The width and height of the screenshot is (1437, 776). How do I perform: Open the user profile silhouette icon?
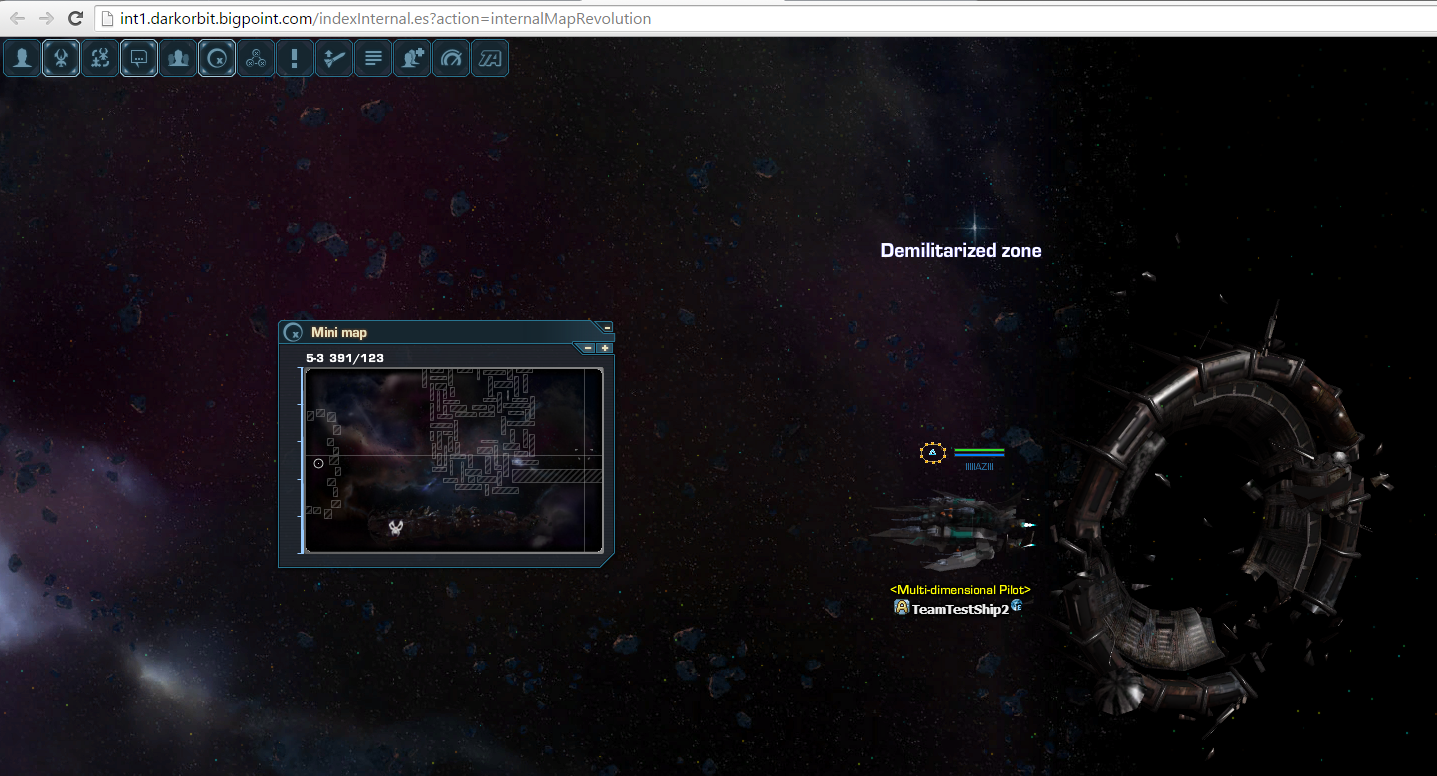(22, 58)
